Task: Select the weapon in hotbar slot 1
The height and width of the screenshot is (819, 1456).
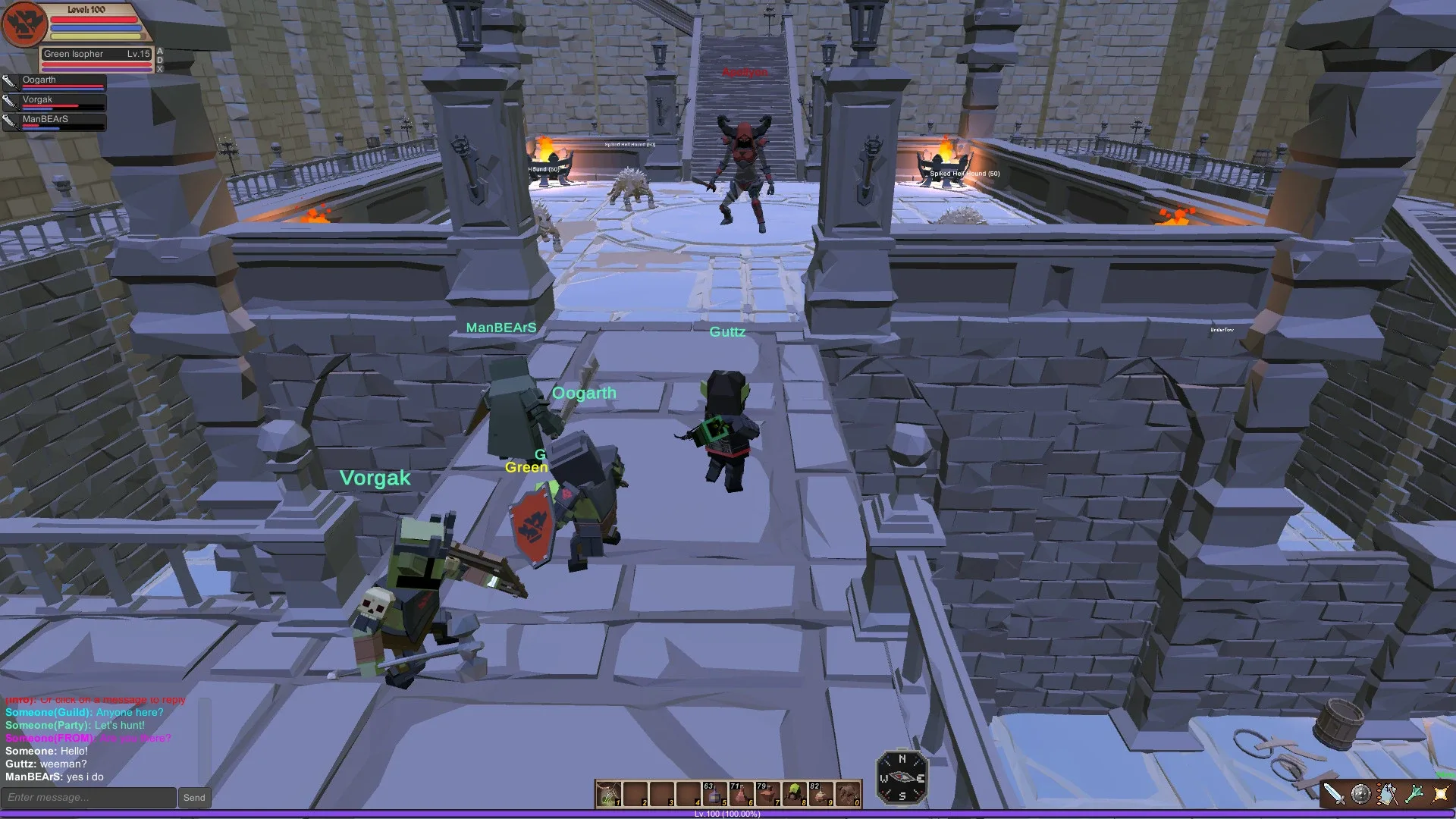Action: pyautogui.click(x=608, y=794)
